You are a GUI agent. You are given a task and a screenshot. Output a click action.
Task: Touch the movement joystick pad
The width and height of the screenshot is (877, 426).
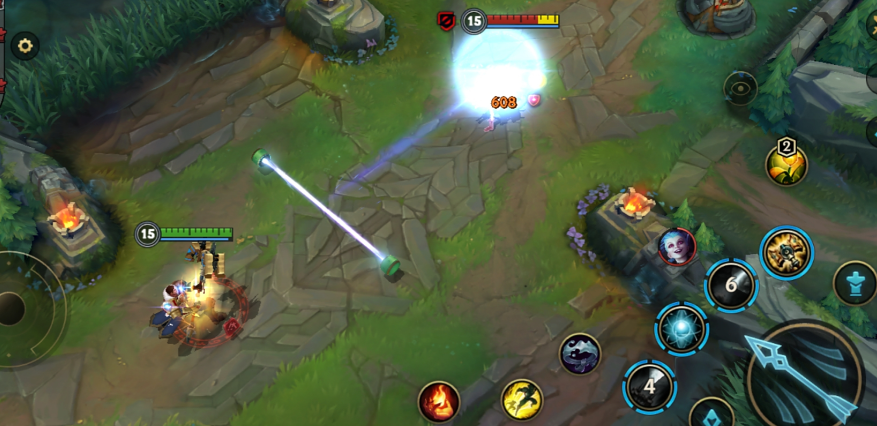tap(14, 309)
